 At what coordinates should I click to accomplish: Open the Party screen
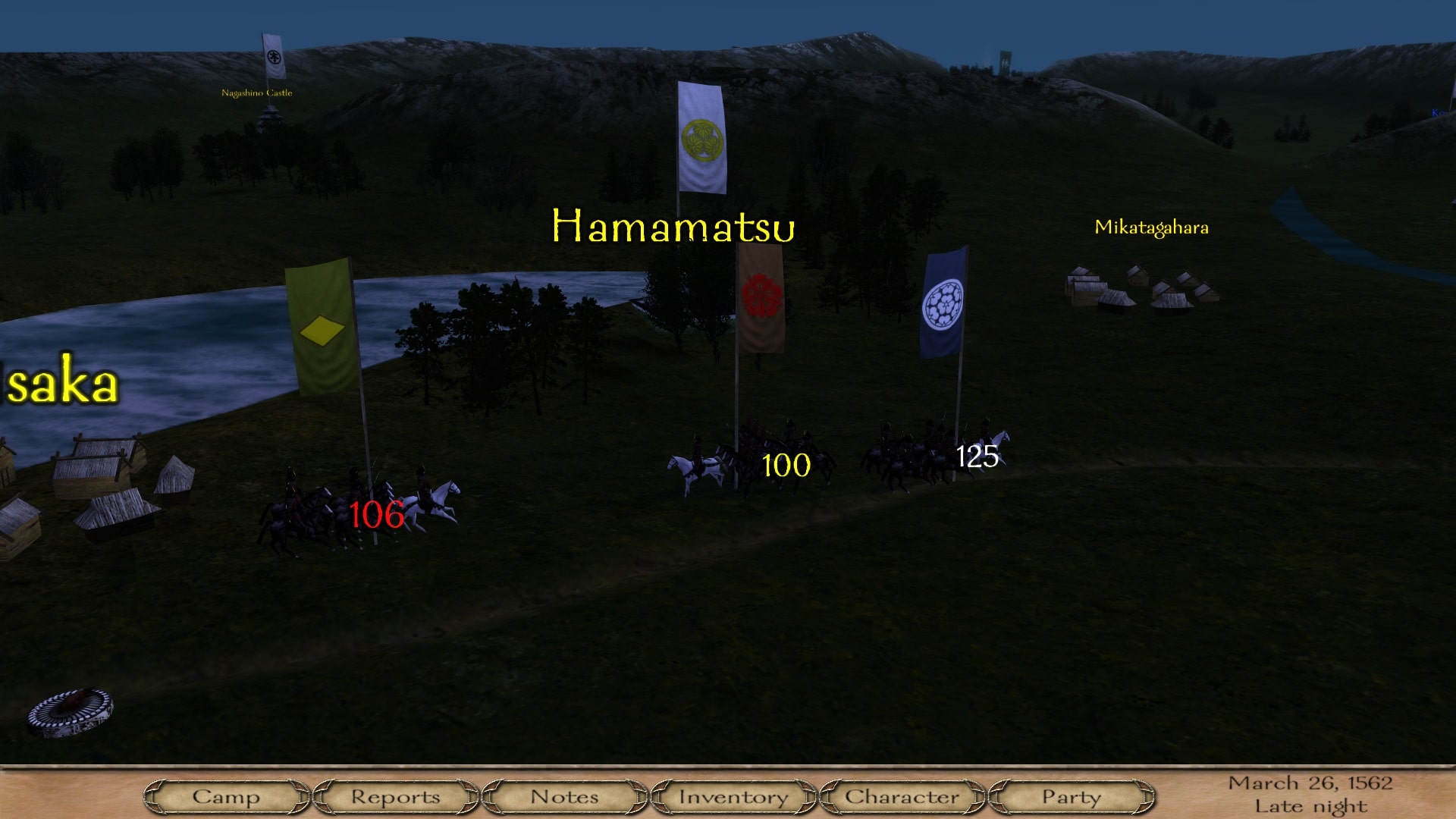pos(1071,797)
